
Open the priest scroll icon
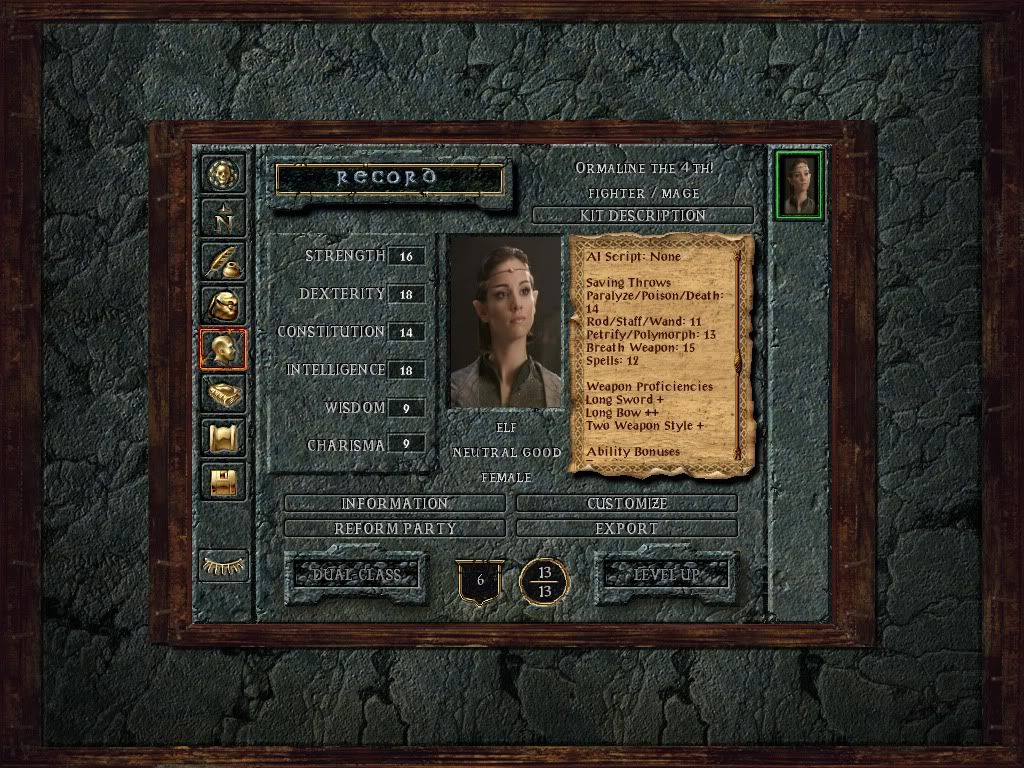click(223, 437)
